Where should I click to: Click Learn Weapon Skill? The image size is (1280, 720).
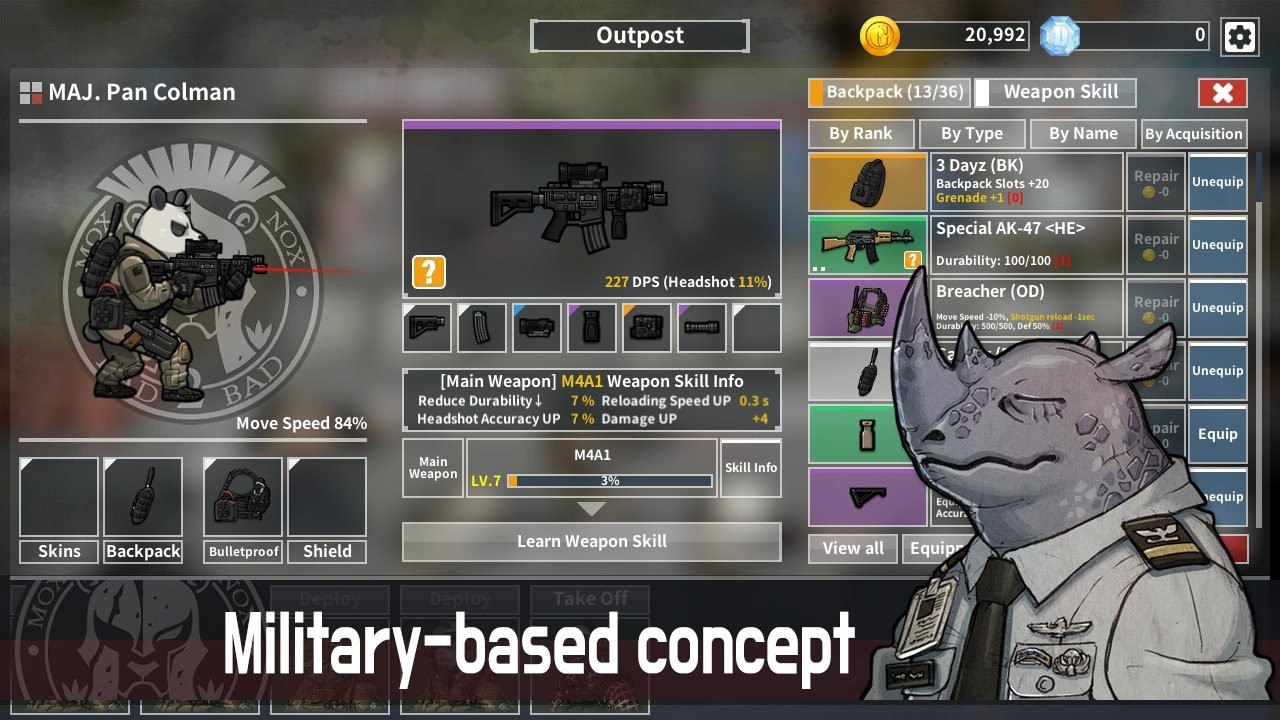click(591, 542)
